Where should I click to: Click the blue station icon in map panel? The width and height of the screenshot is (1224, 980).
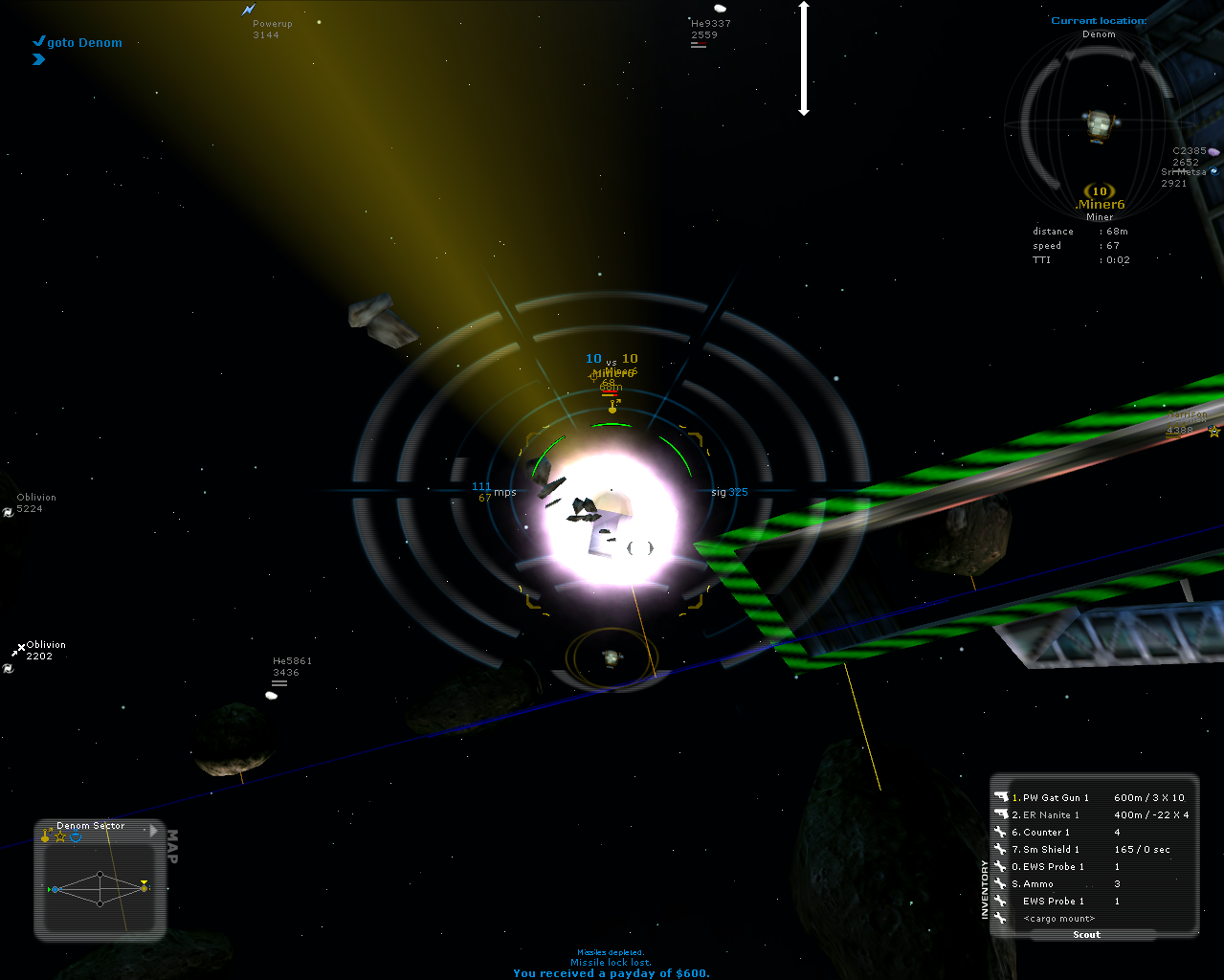[76, 837]
